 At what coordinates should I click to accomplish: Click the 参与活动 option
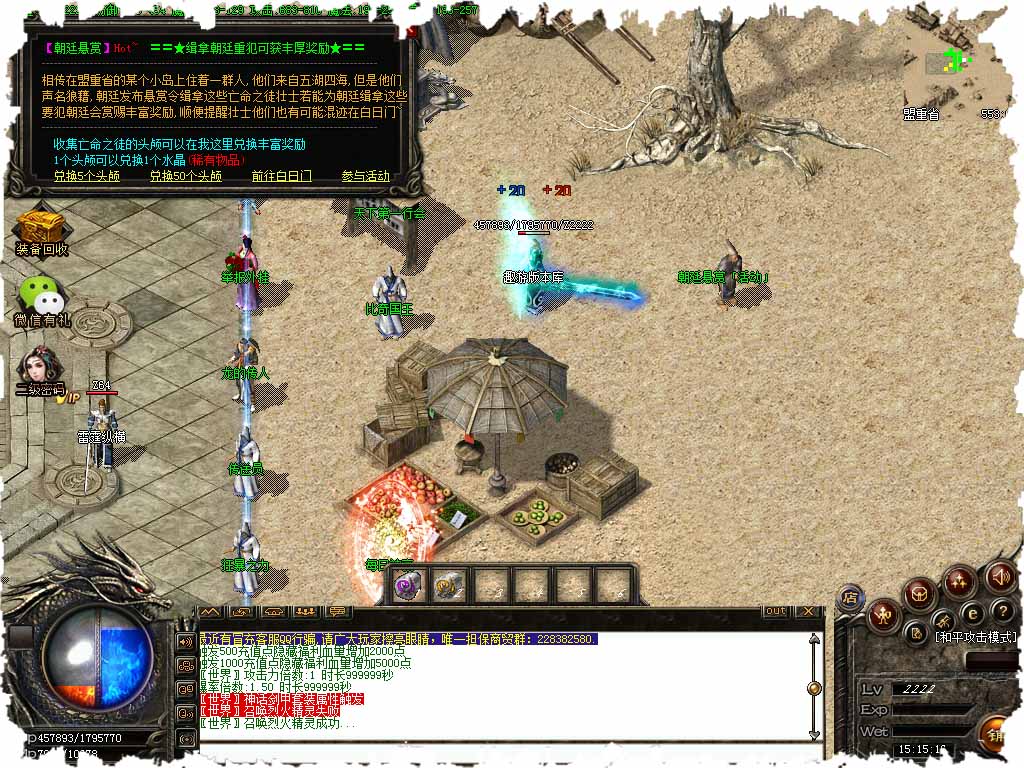click(365, 176)
